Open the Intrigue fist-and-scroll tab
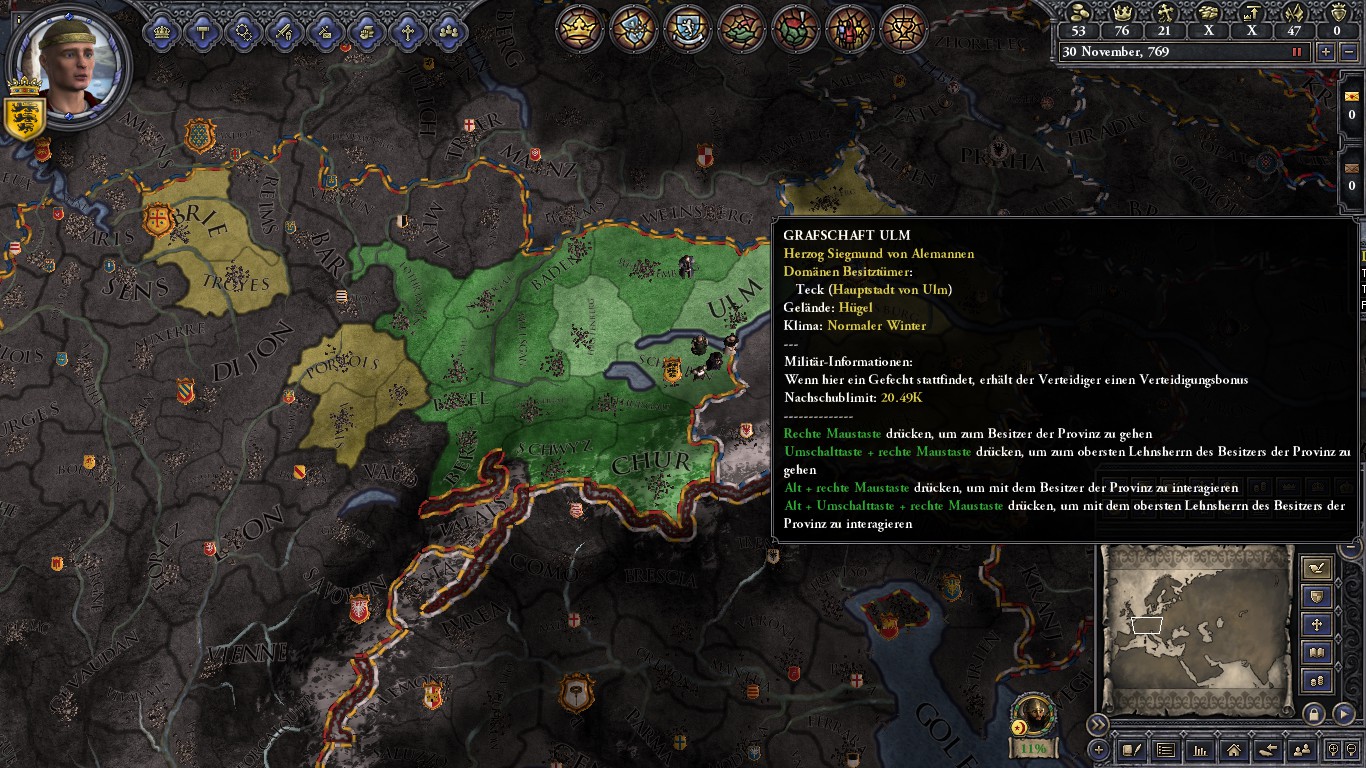1366x768 pixels. click(x=366, y=31)
